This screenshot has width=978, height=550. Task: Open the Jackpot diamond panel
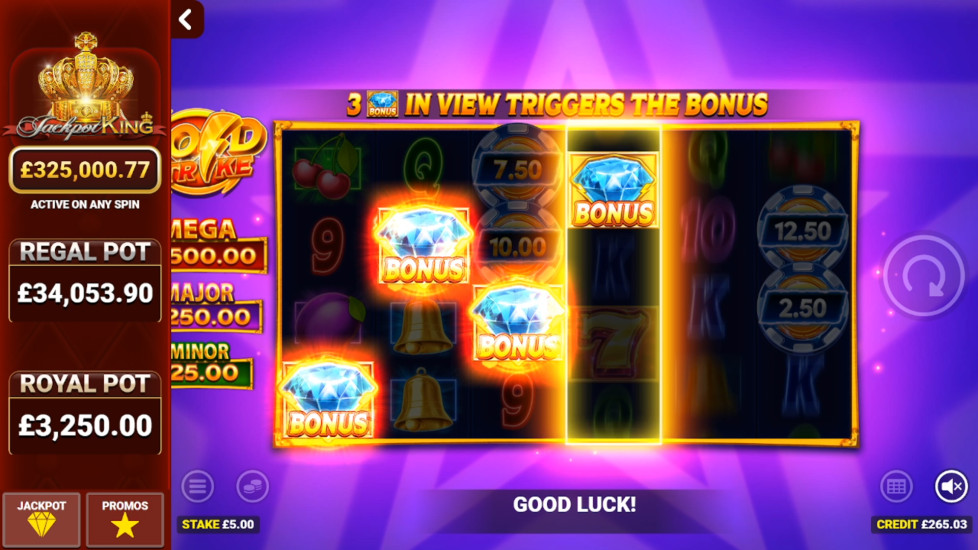tap(41, 519)
